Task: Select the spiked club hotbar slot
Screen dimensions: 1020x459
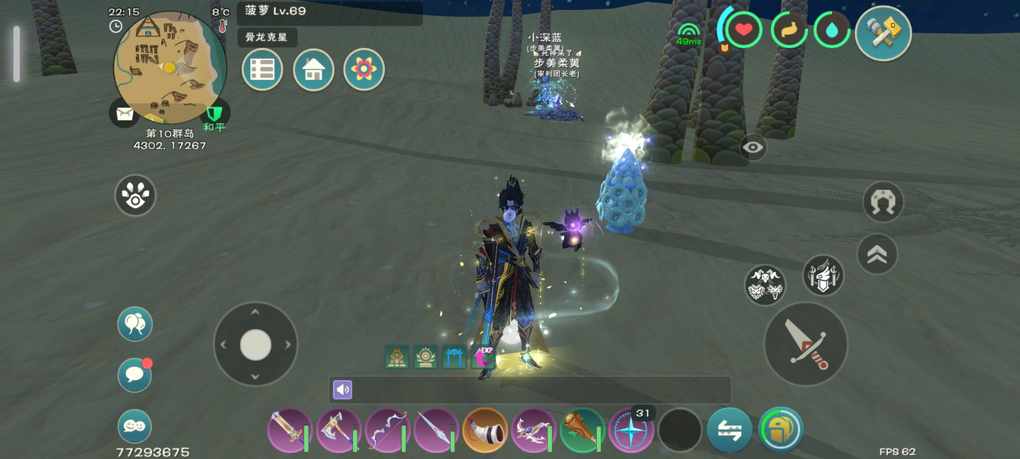Action: [x=582, y=431]
